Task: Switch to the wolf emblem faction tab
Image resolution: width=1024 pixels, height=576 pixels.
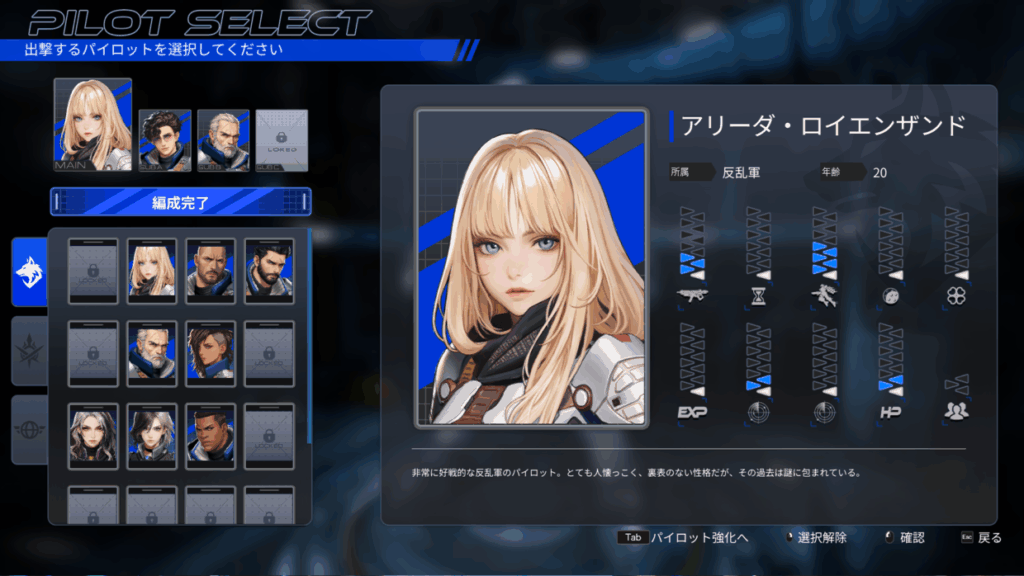Action: point(29,272)
